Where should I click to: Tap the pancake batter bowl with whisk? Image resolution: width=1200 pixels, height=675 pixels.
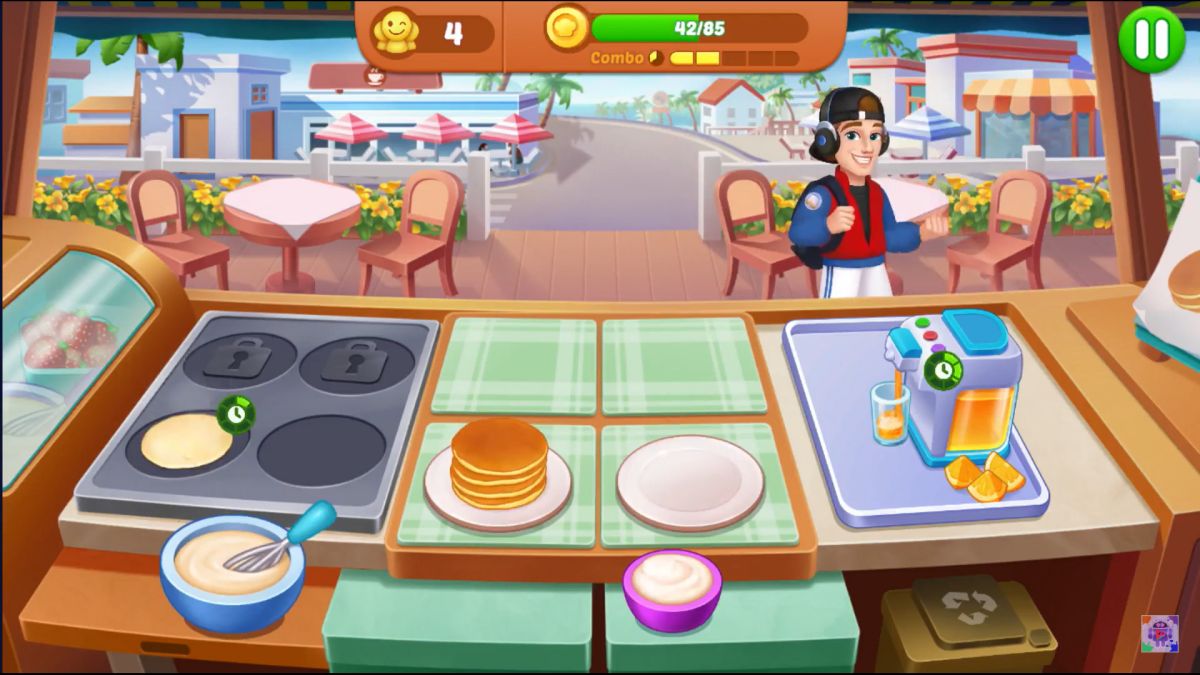coord(232,566)
